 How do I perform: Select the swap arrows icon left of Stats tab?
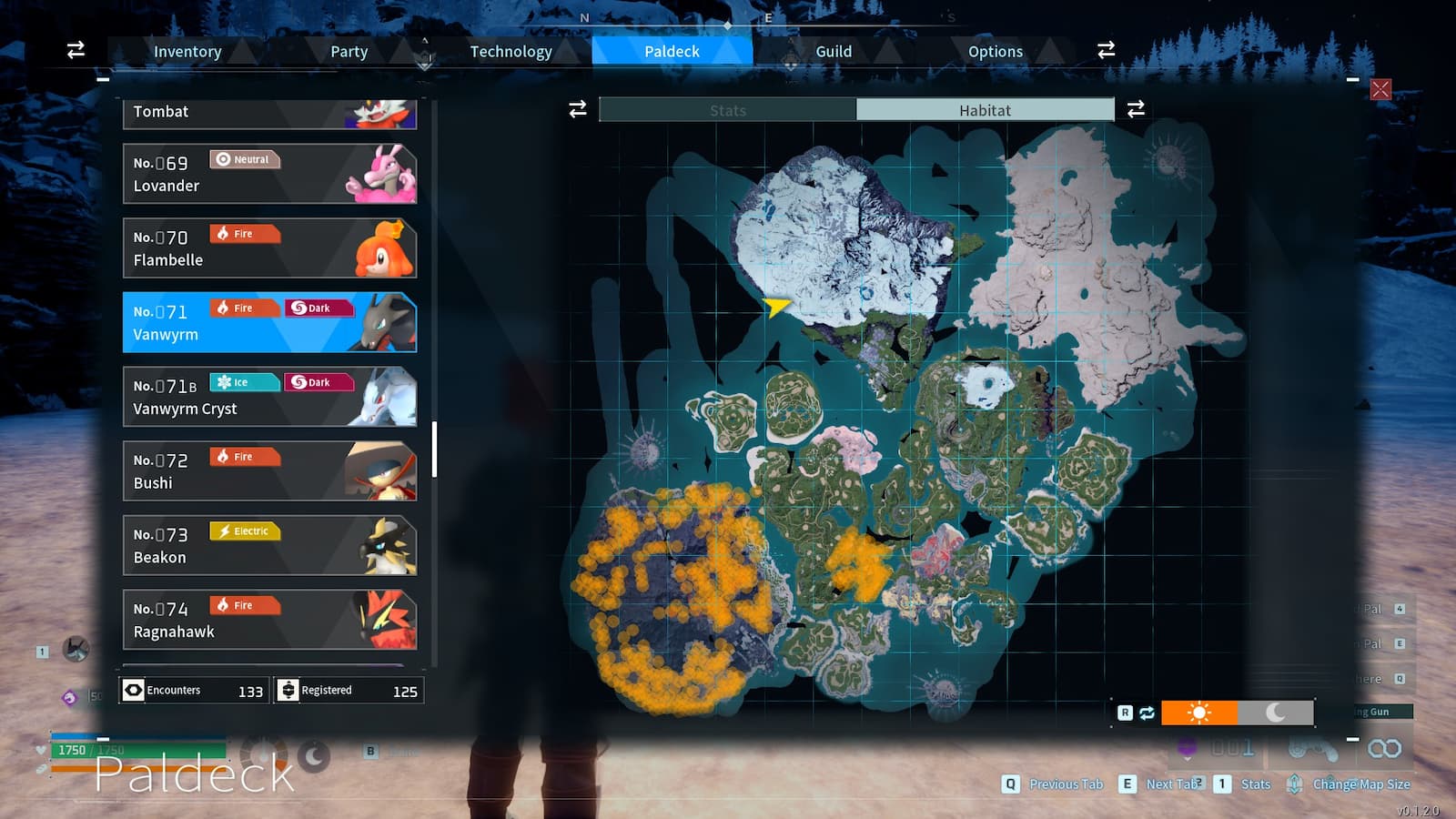pos(577,109)
